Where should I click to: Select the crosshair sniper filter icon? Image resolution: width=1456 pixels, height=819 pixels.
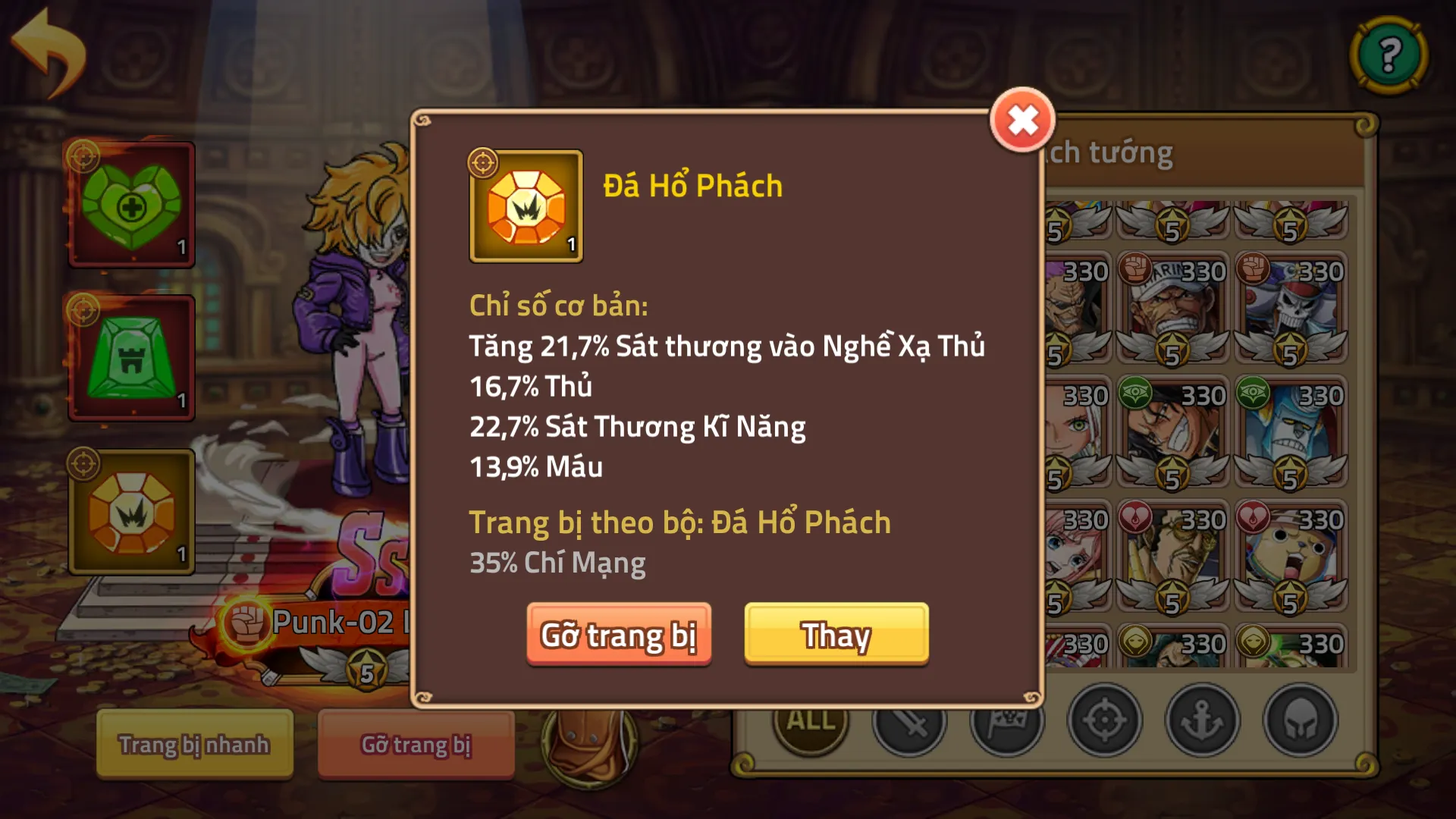click(x=1105, y=721)
